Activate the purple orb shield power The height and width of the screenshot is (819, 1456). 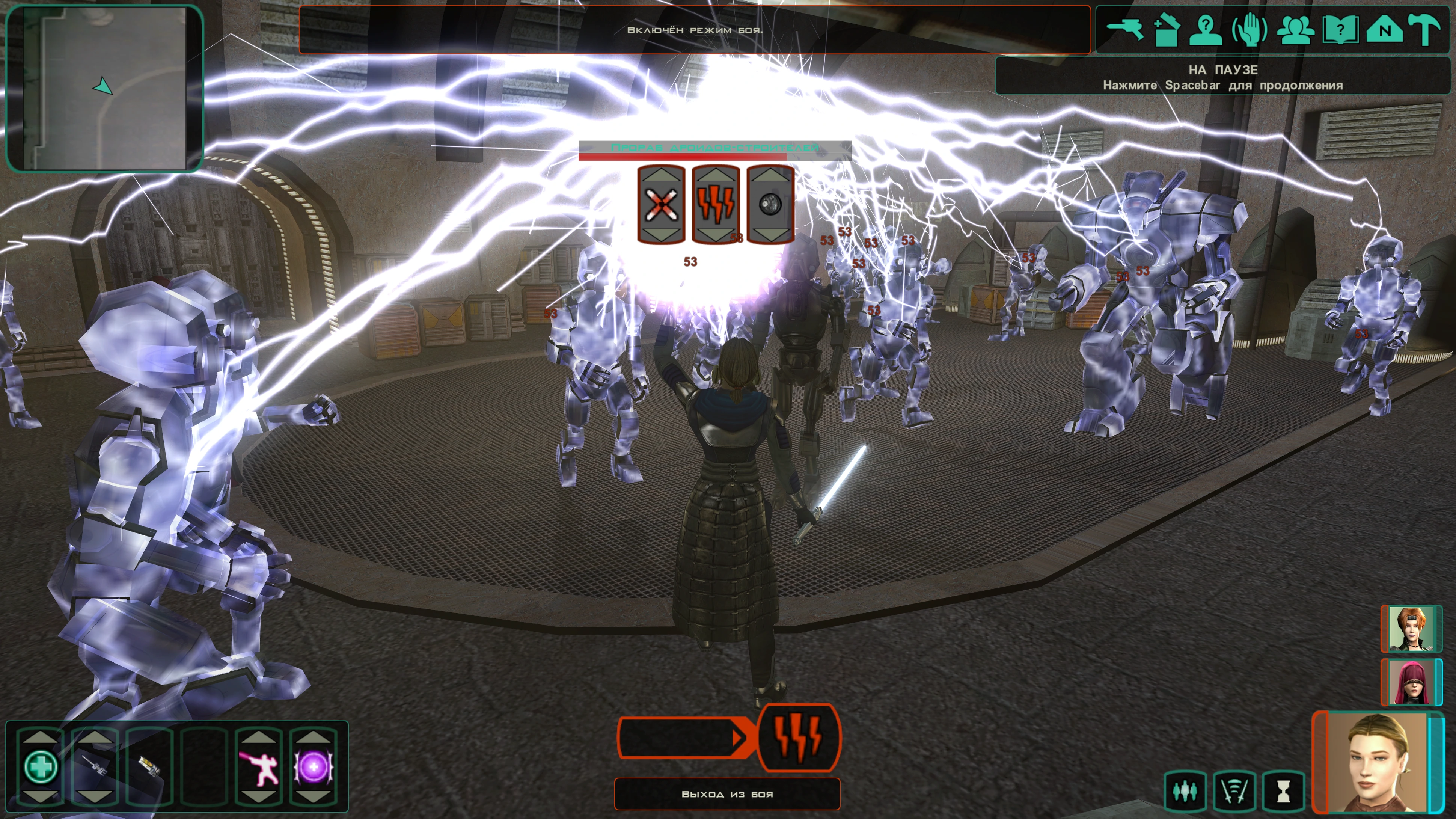(x=313, y=767)
